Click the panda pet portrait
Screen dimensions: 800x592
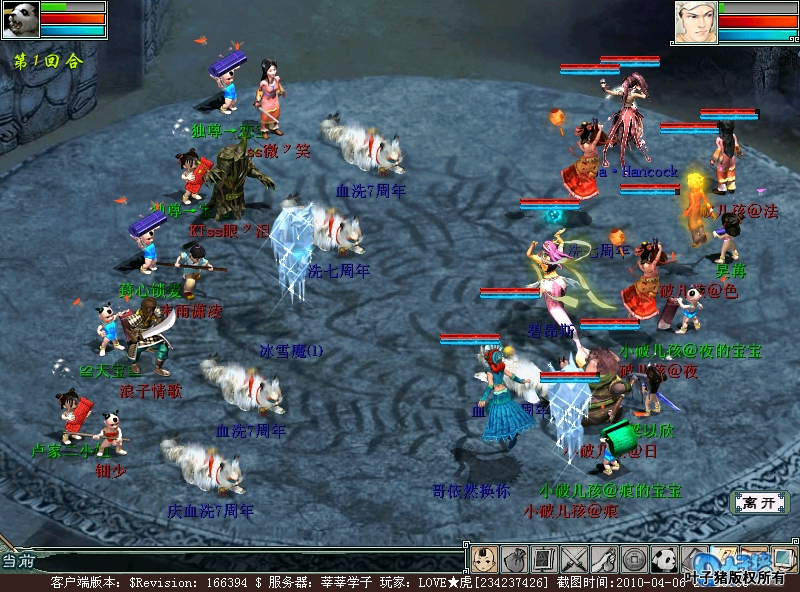point(20,20)
